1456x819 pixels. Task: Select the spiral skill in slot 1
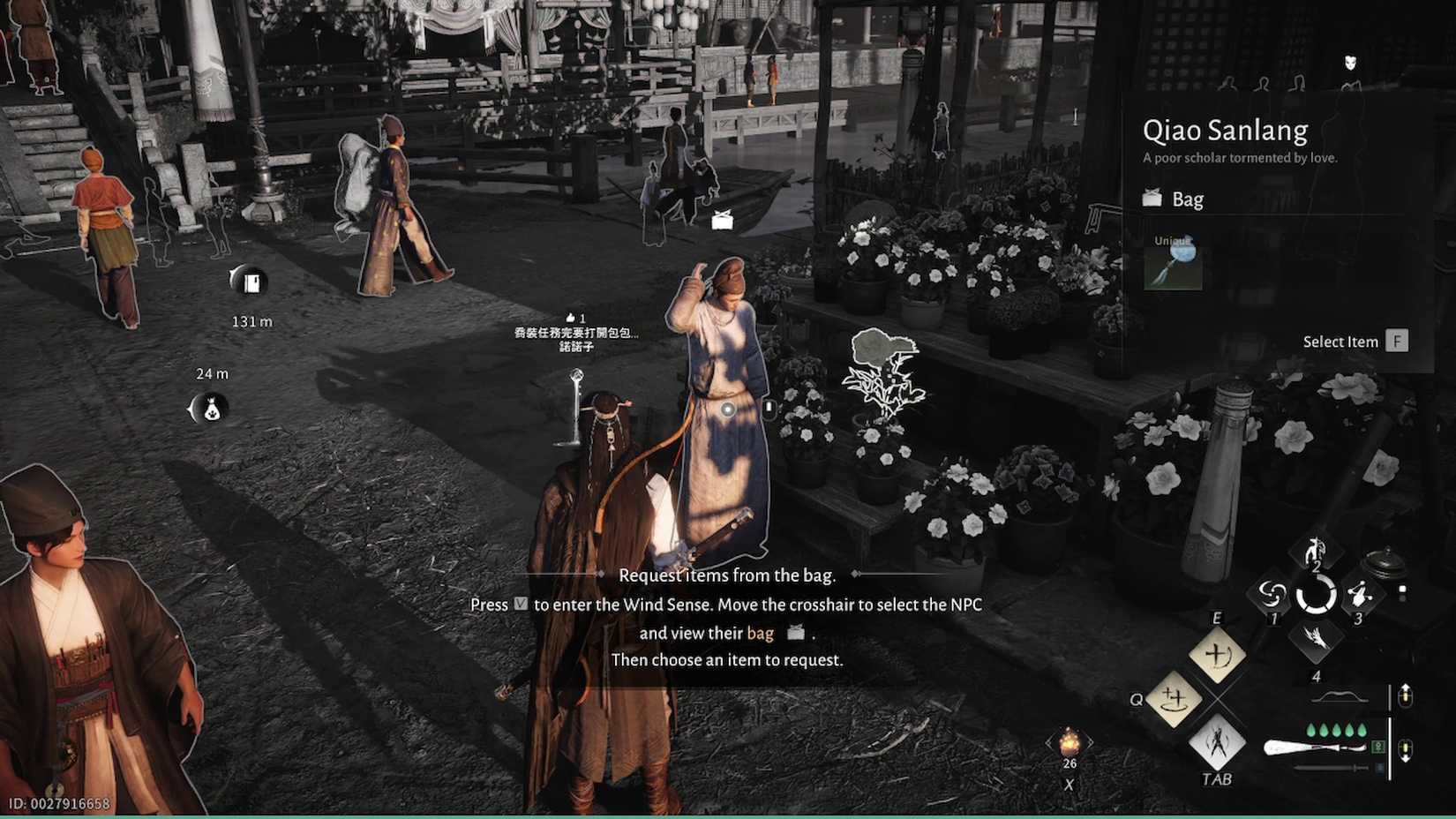tap(1272, 595)
